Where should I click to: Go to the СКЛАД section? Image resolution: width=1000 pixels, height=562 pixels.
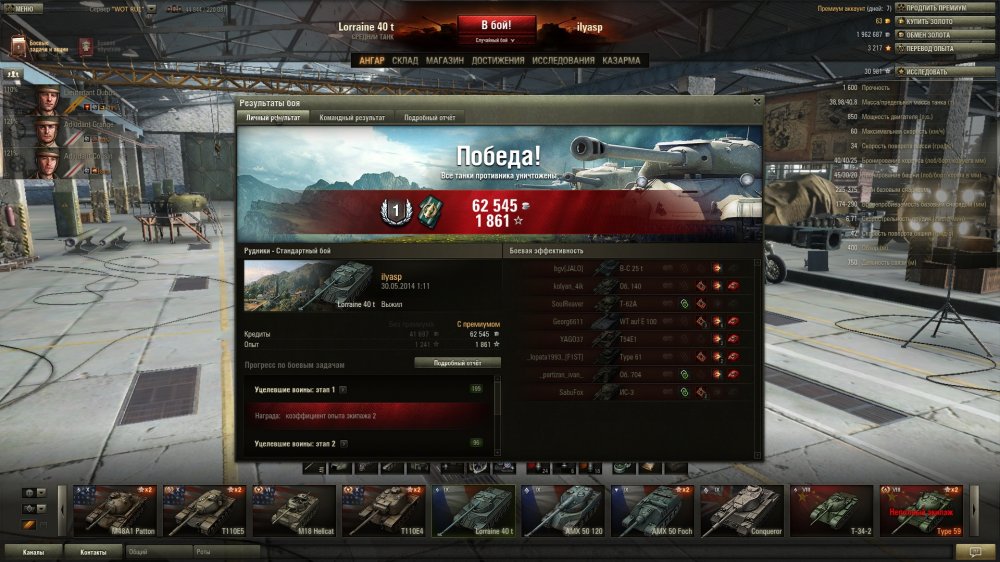pos(405,60)
